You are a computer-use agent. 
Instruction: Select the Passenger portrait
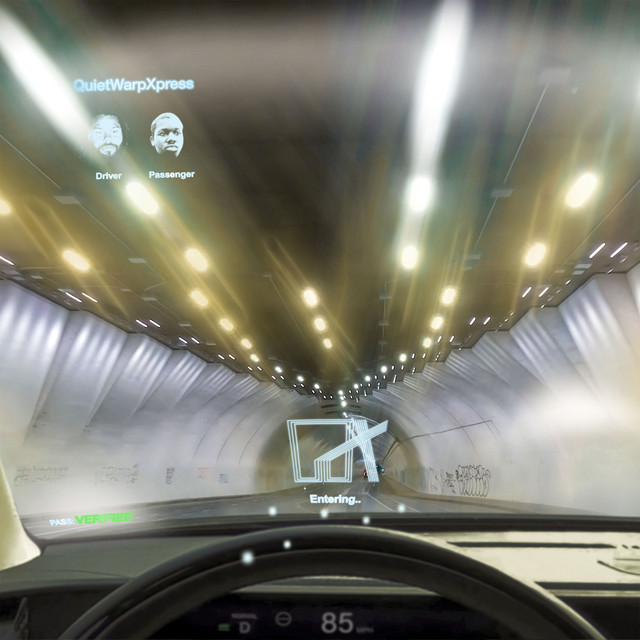(167, 135)
